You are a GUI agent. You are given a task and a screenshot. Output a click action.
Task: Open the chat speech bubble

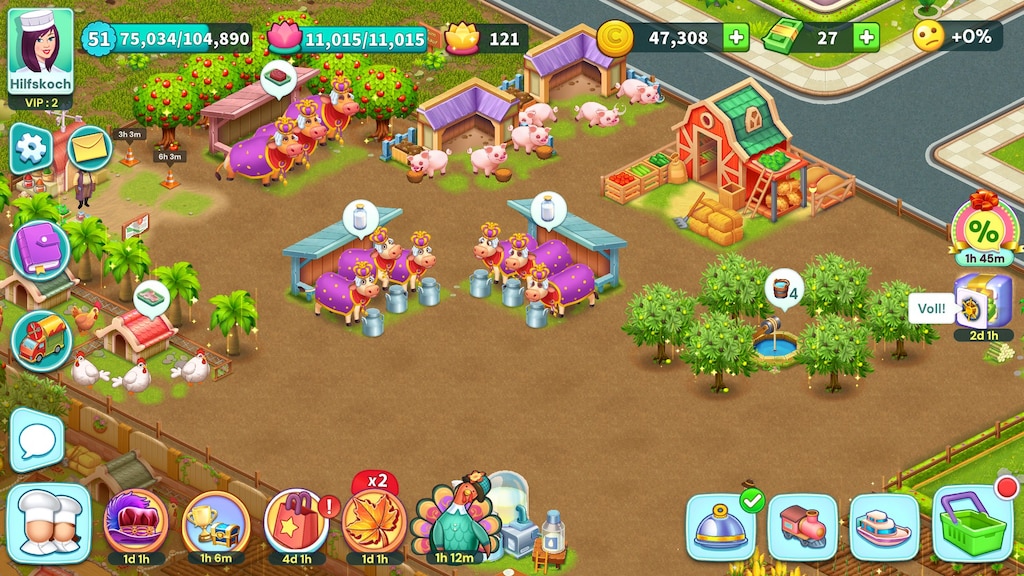tap(37, 439)
